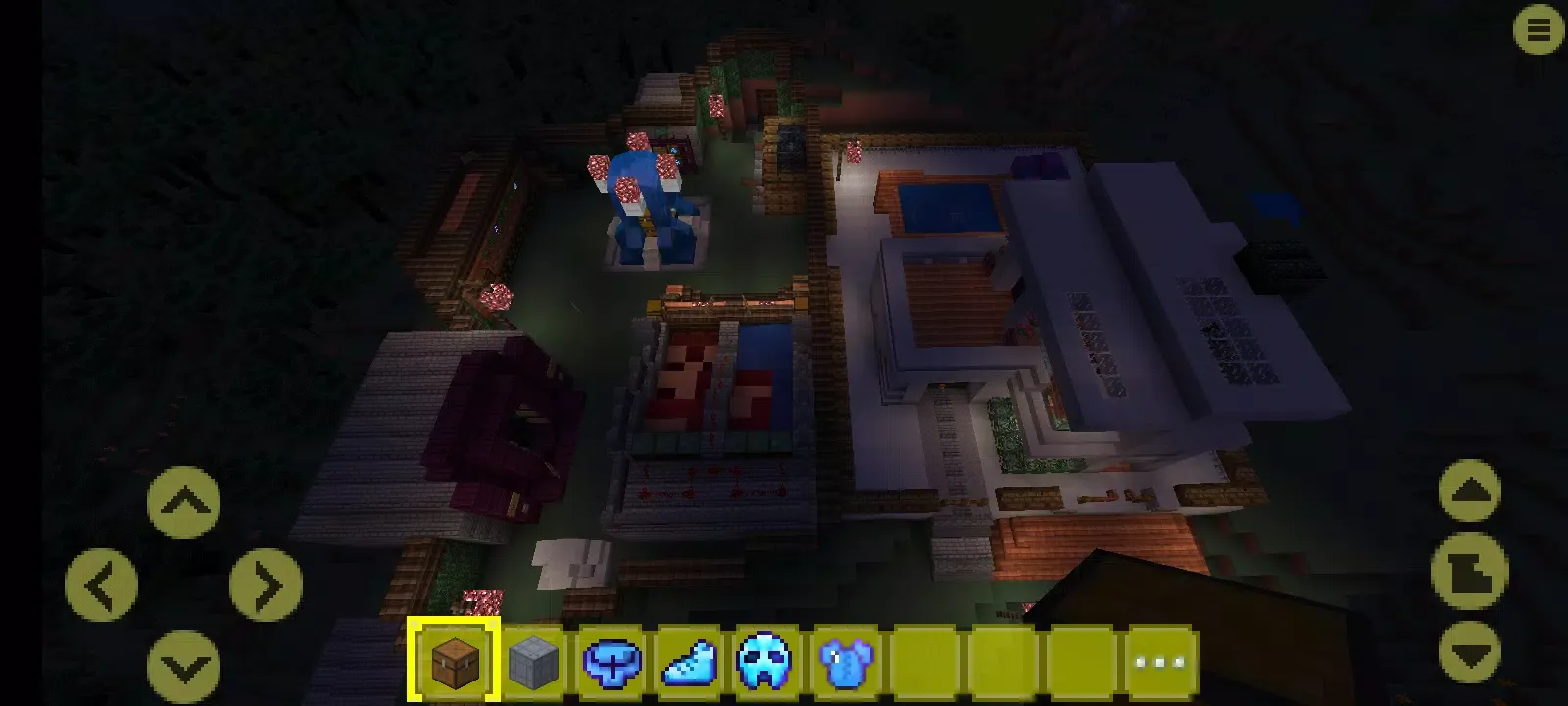Open the inventory via the three-dots hotbar button
The width and height of the screenshot is (1568, 706).
[x=1159, y=657]
